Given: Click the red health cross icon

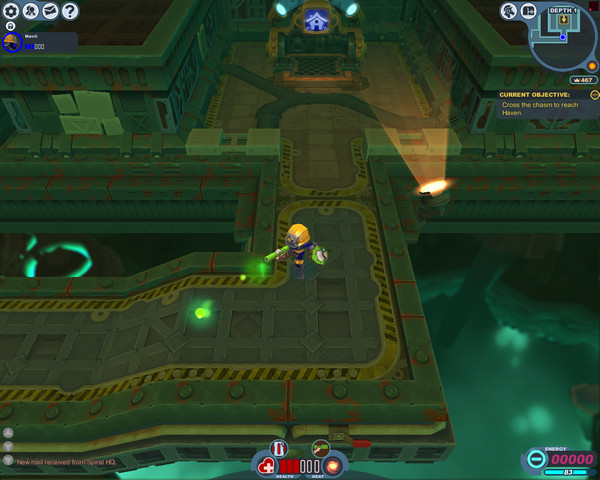Looking at the screenshot, I should click(x=267, y=466).
